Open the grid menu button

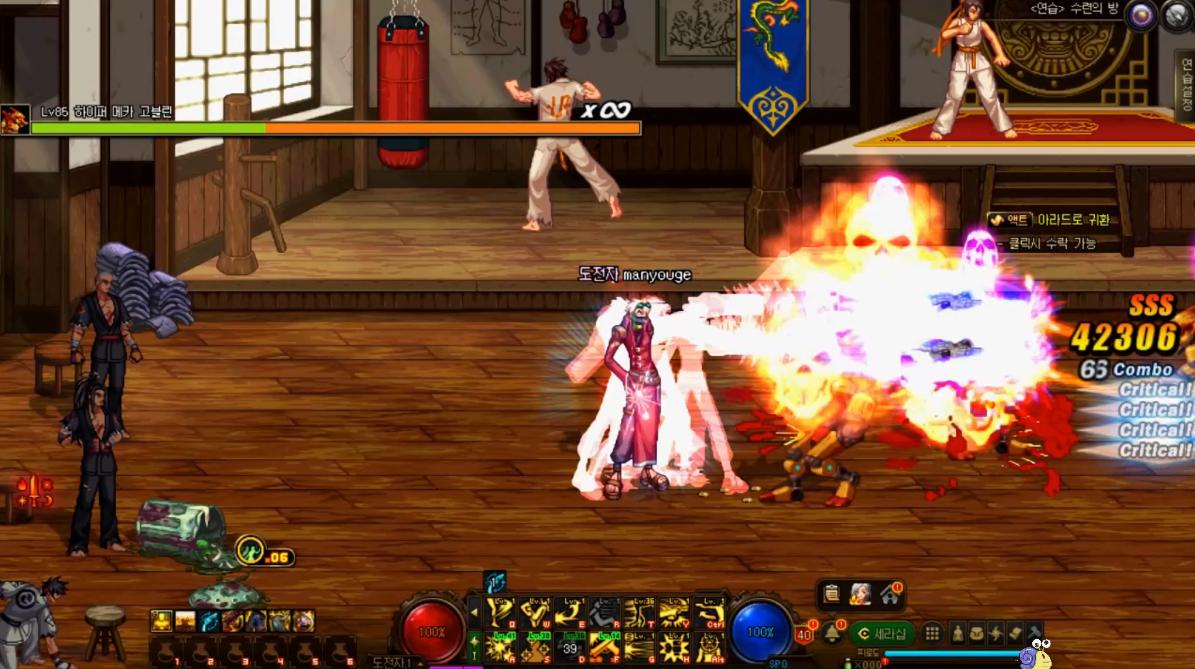[x=932, y=633]
